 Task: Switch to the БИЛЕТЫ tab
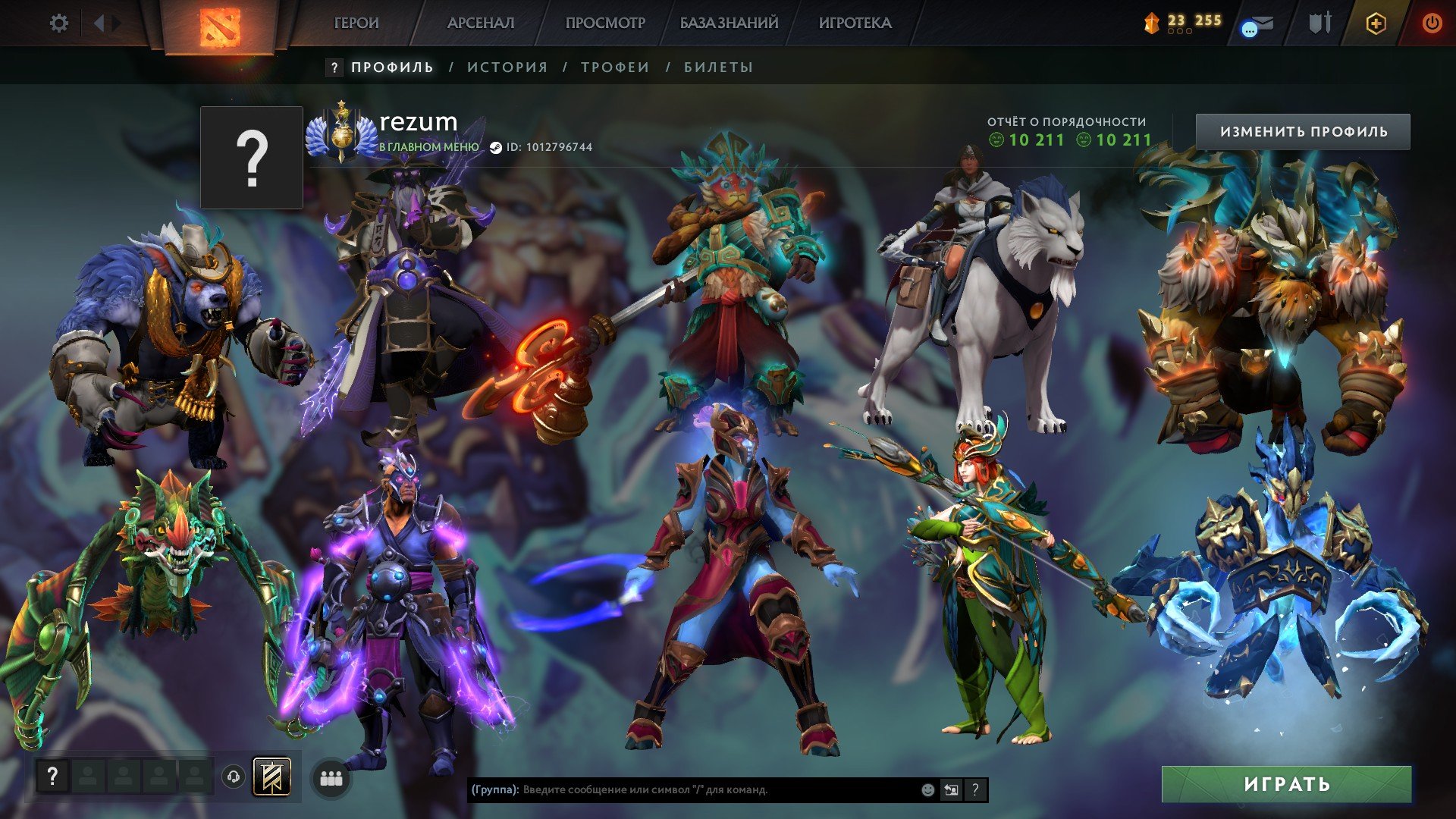(718, 67)
